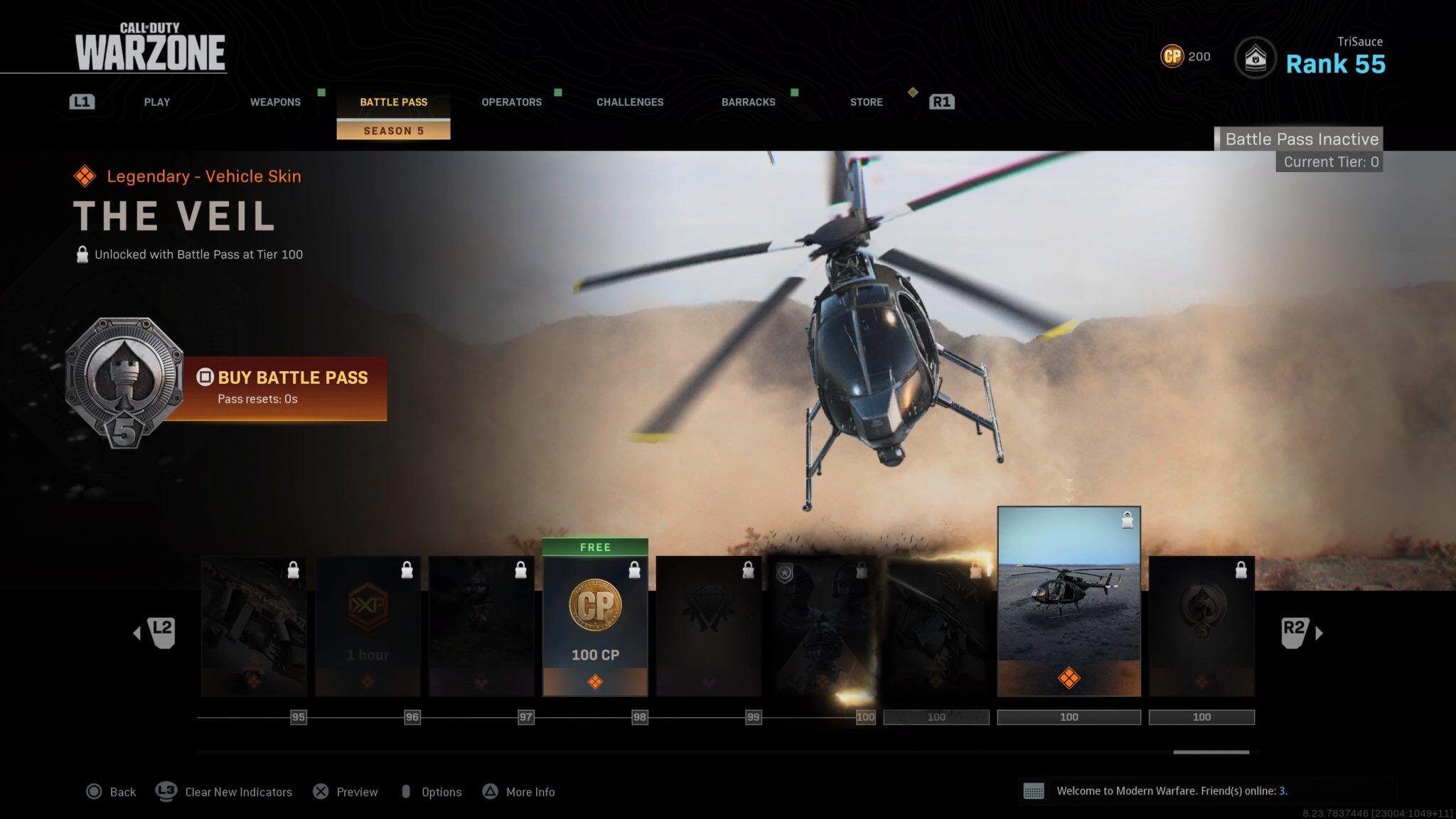Open the Challenges tab
This screenshot has width=1456, height=819.
pos(629,102)
